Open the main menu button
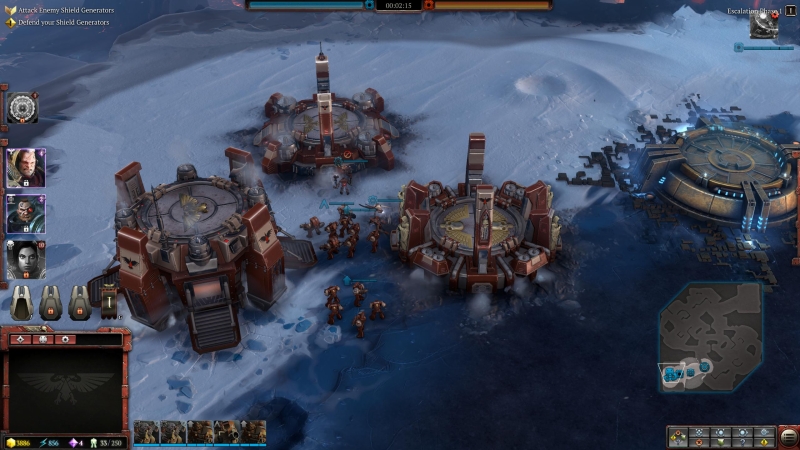Screen dimensions: 800x450 pyautogui.click(x=790, y=437)
